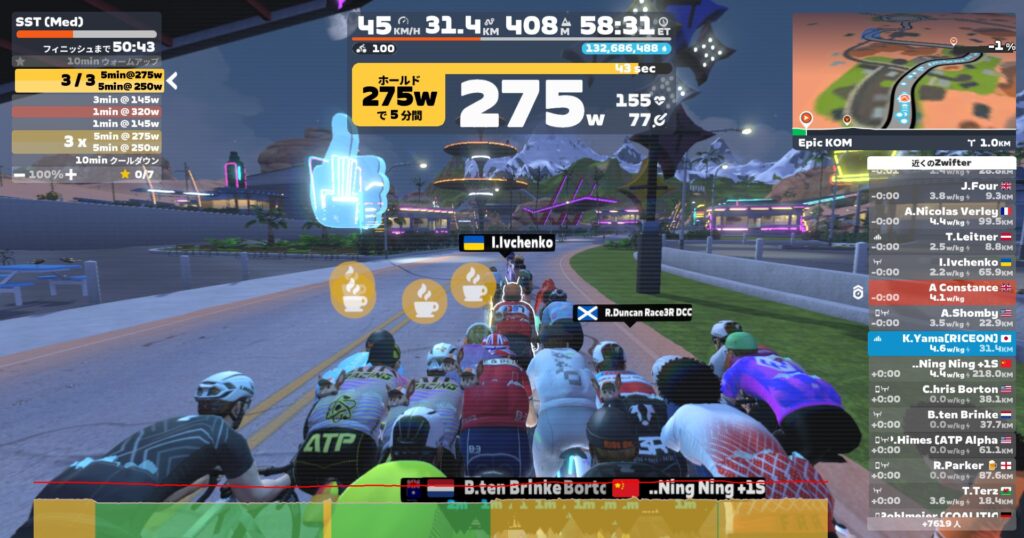Select J.Four in the nearby riders list
This screenshot has width=1024, height=538.
tap(941, 190)
